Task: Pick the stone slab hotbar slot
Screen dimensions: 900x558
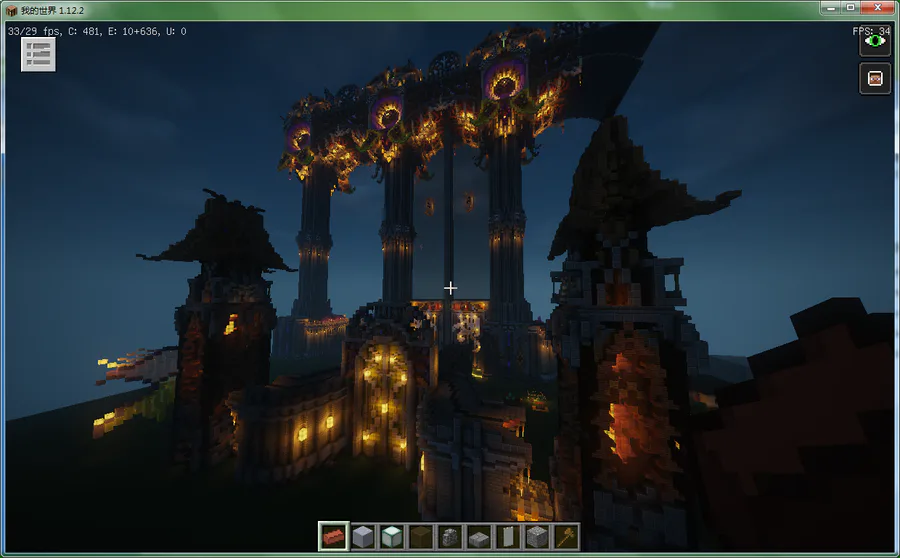Action: 479,536
